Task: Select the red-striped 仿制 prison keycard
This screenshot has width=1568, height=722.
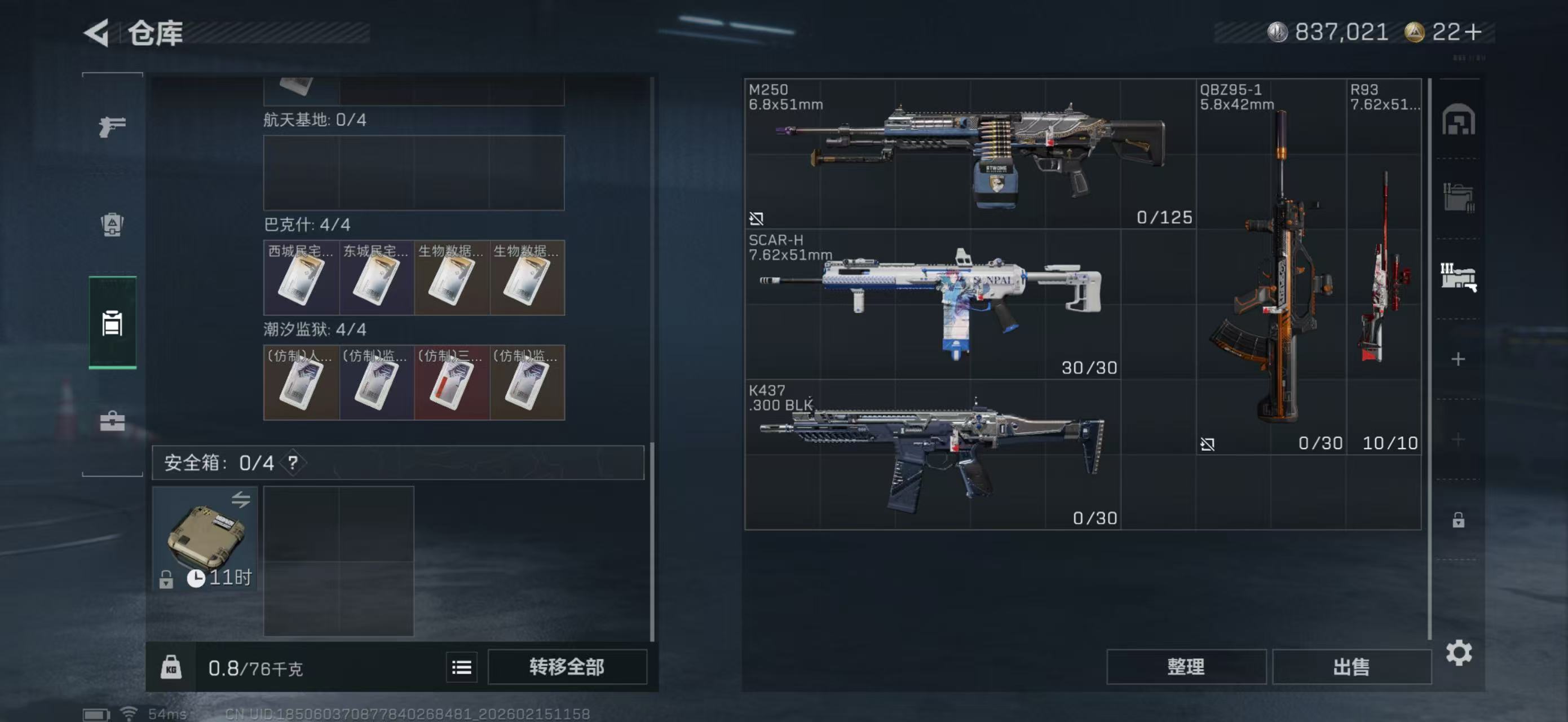Action: [452, 383]
